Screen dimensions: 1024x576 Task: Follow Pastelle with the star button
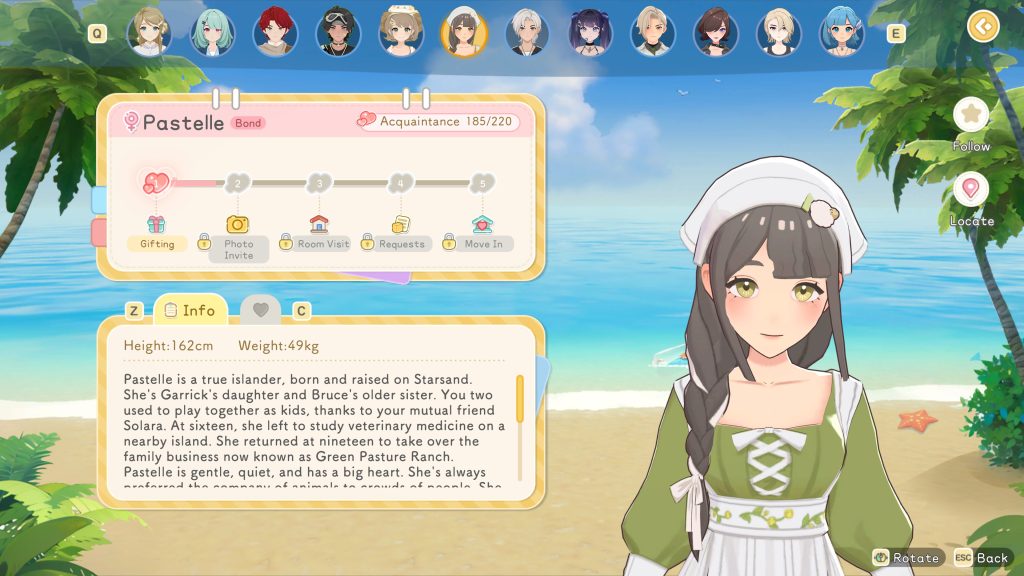[x=970, y=114]
